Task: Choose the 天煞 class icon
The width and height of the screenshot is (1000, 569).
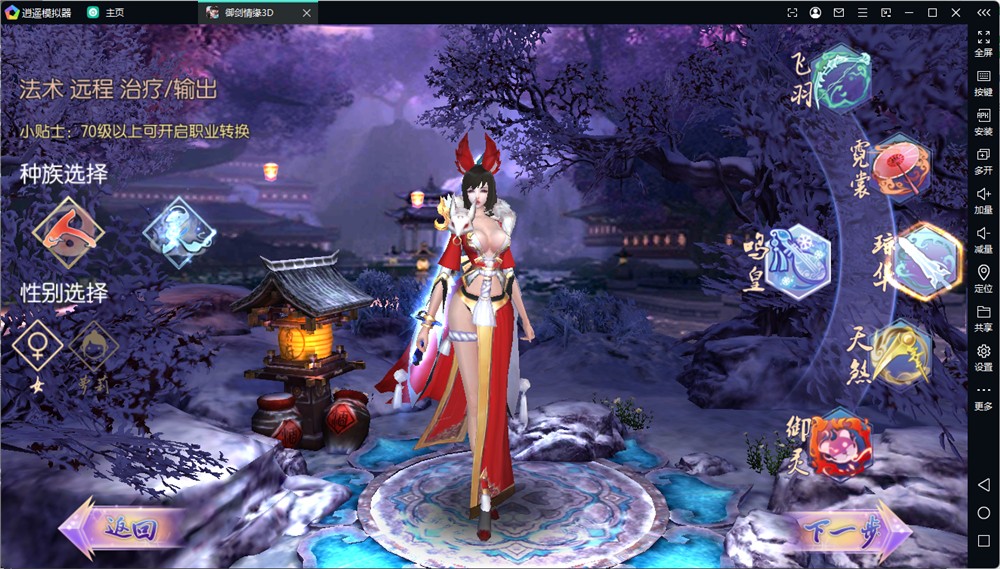Action: coord(900,353)
